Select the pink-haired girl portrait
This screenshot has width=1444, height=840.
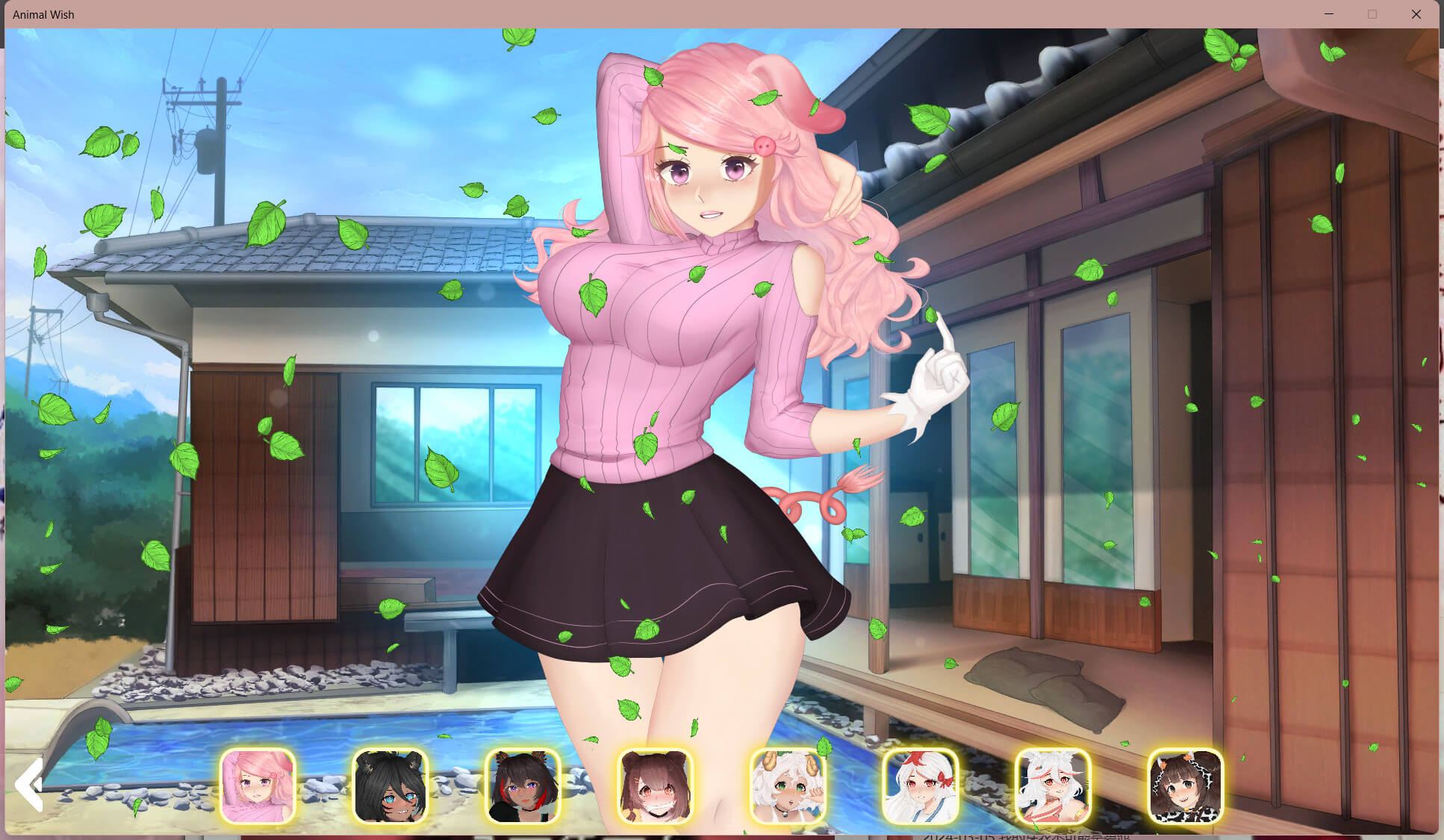(258, 786)
